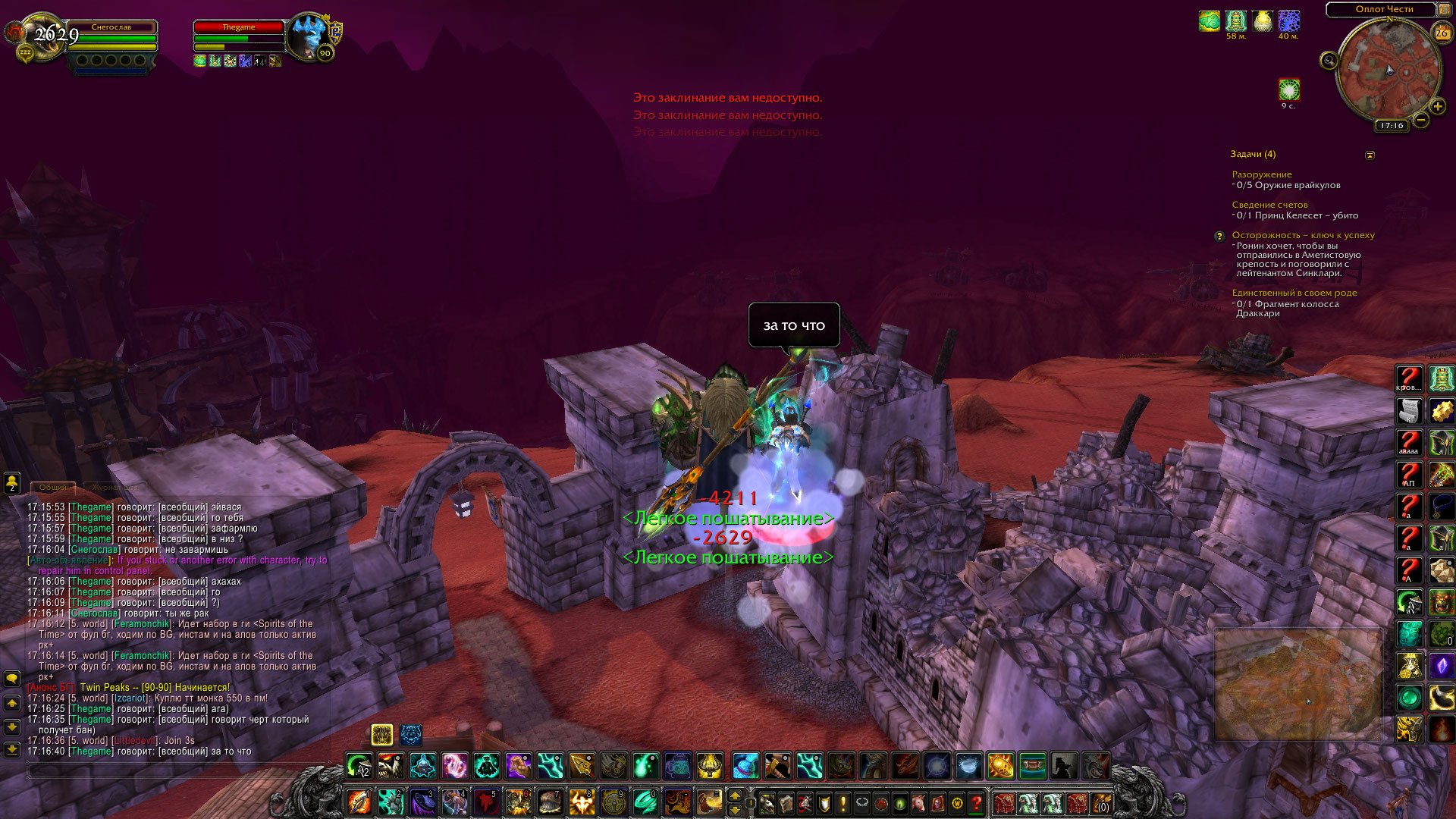Click the minimap zoom-out minus button
Viewport: 1456px width, 819px height.
pyautogui.click(x=1421, y=120)
